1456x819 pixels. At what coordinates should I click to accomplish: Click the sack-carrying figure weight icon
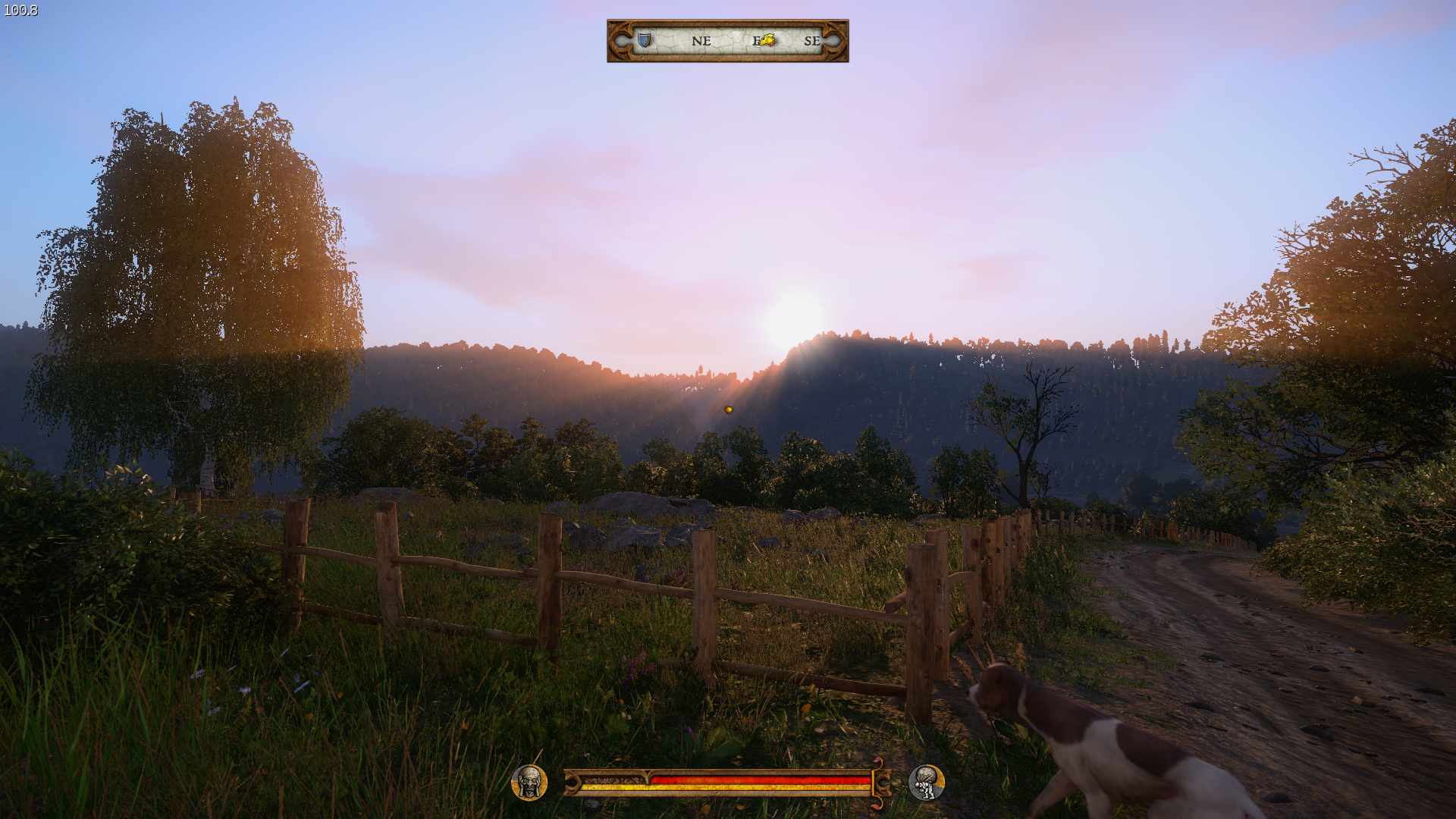click(x=926, y=783)
